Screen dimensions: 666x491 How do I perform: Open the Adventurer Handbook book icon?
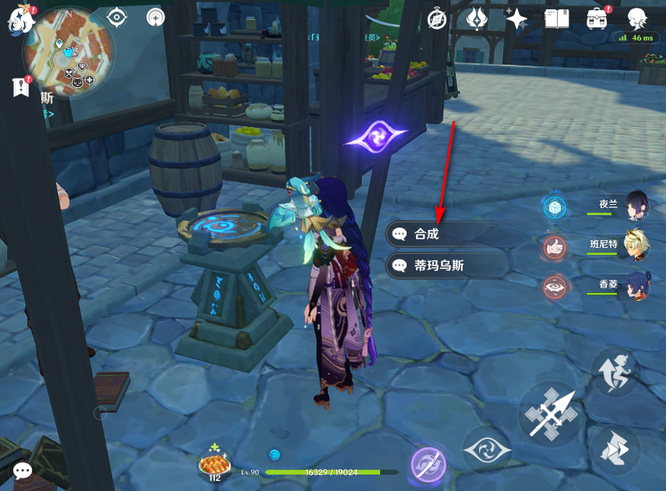coord(556,18)
